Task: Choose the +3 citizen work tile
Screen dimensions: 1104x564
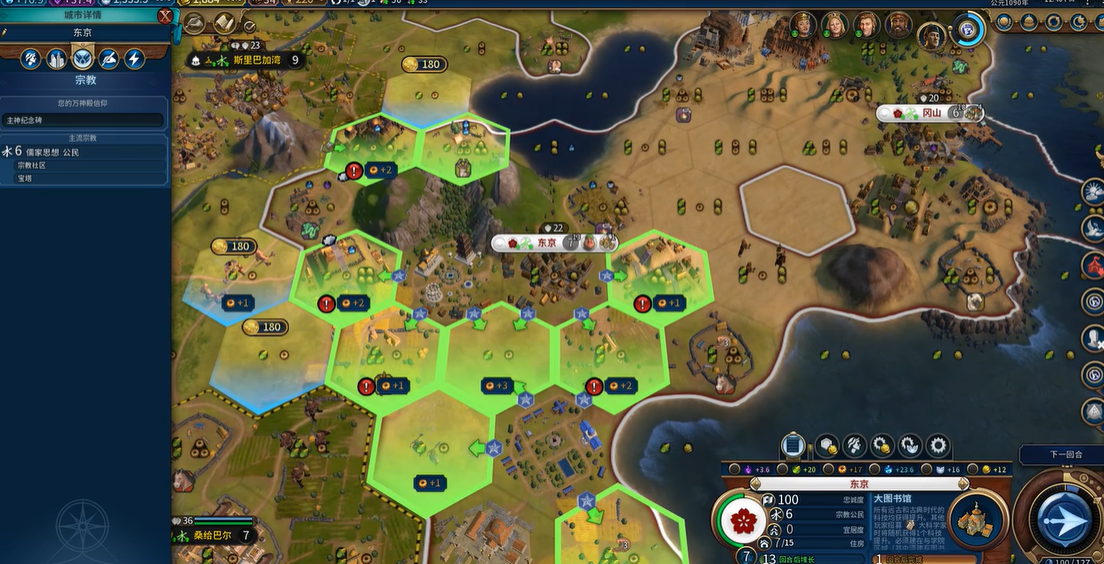Action: click(496, 385)
